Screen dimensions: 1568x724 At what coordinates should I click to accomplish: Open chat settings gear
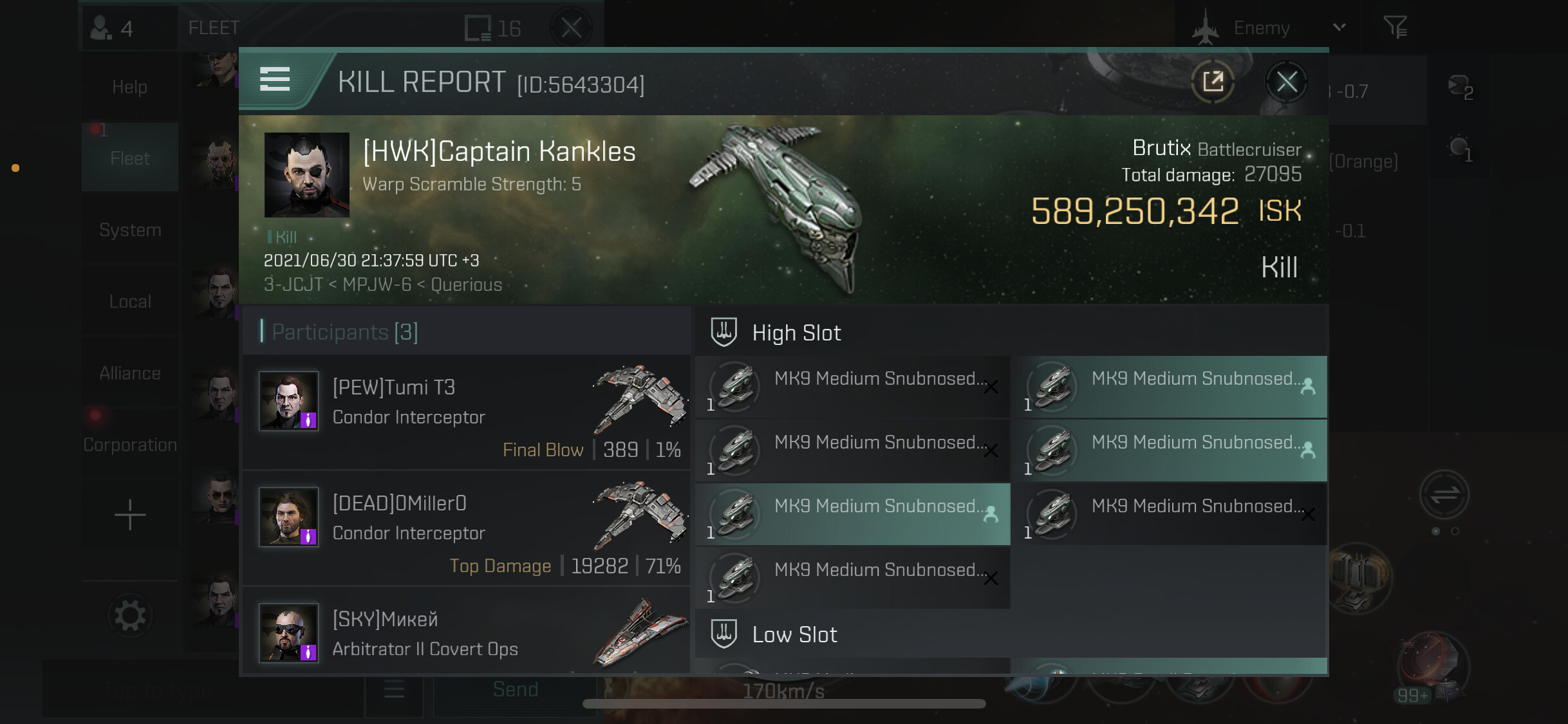[x=130, y=616]
